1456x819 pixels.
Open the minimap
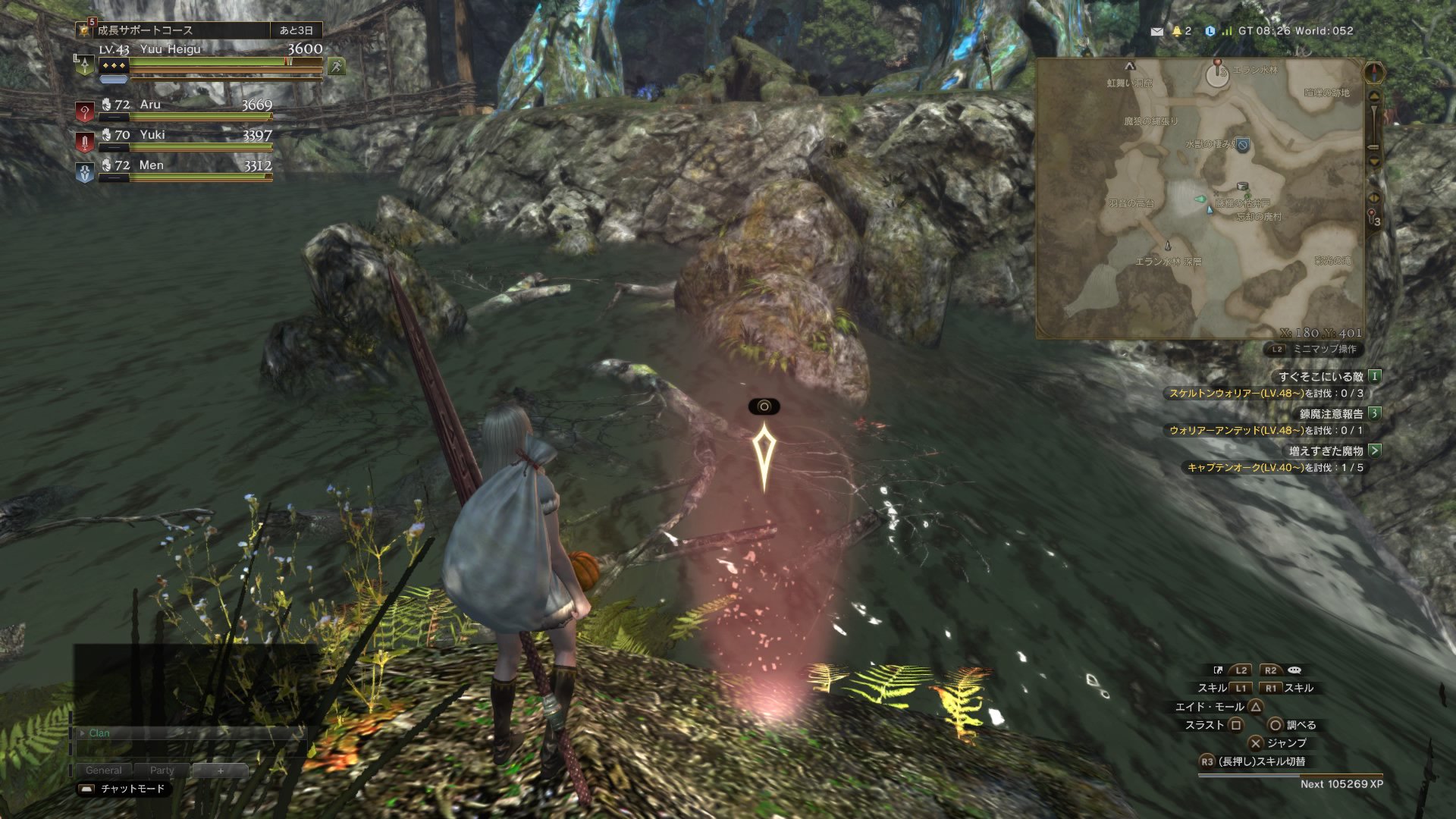click(1200, 199)
